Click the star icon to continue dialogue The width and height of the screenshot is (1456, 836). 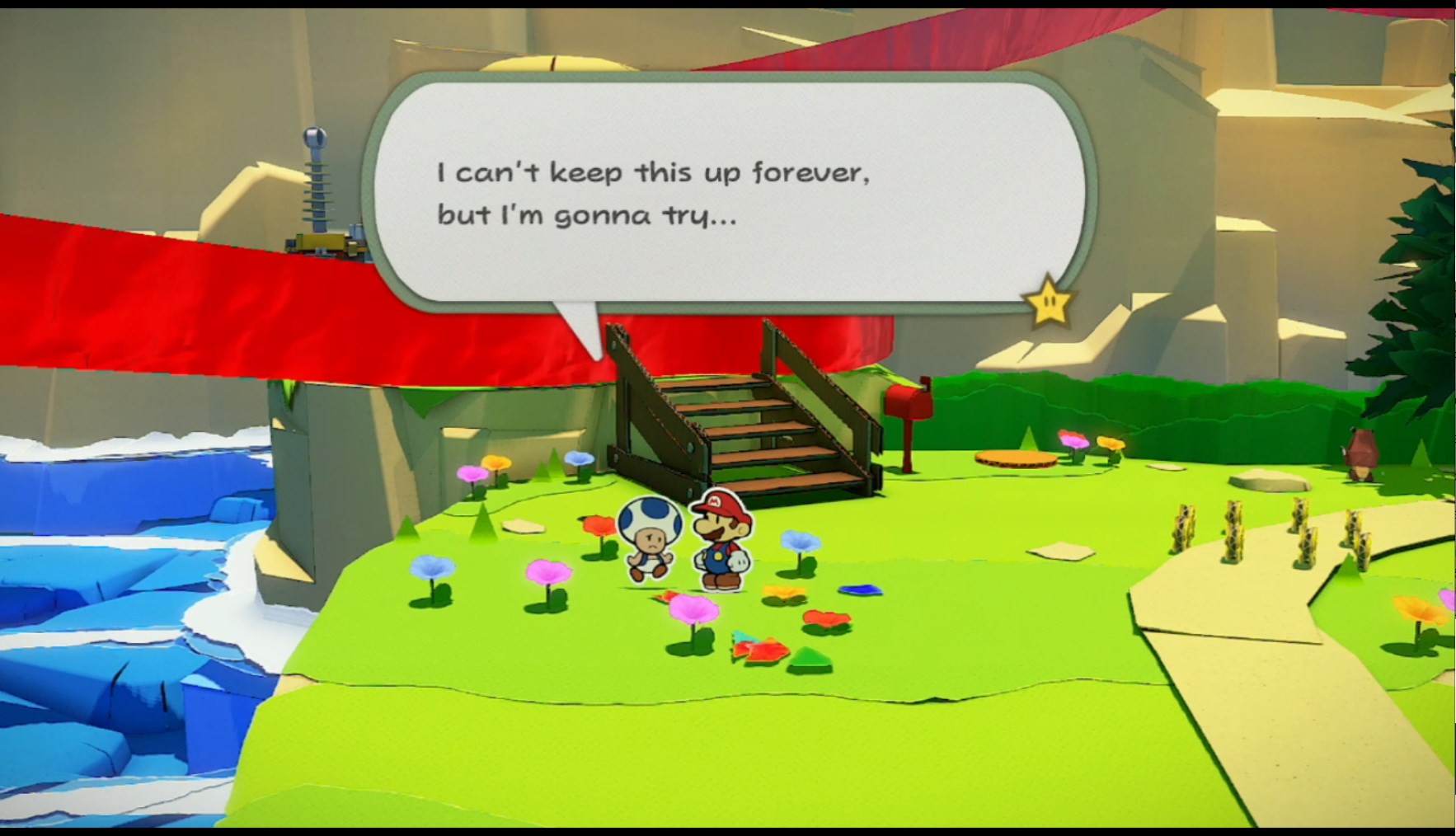tap(1049, 303)
